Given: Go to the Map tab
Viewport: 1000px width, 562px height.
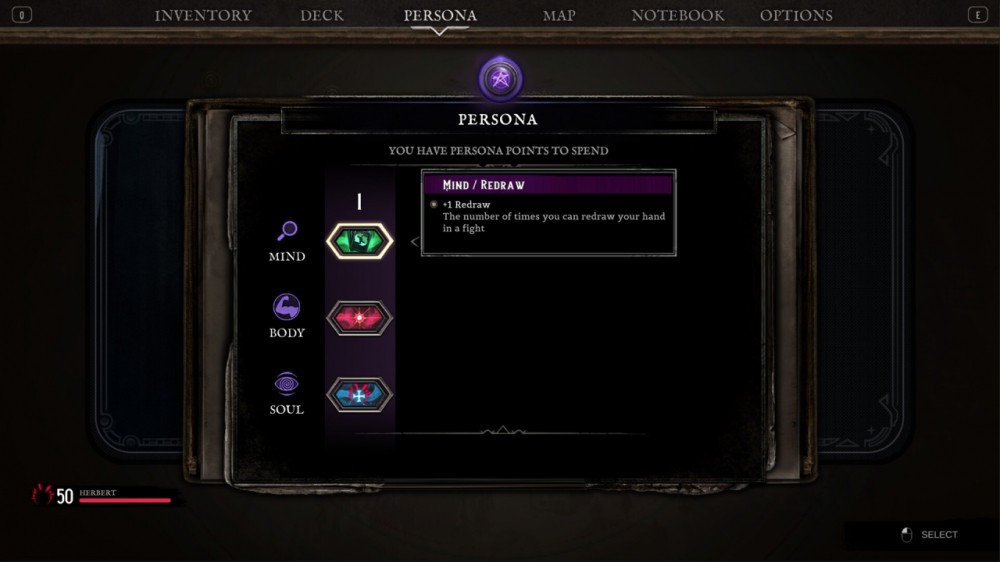Looking at the screenshot, I should point(559,16).
